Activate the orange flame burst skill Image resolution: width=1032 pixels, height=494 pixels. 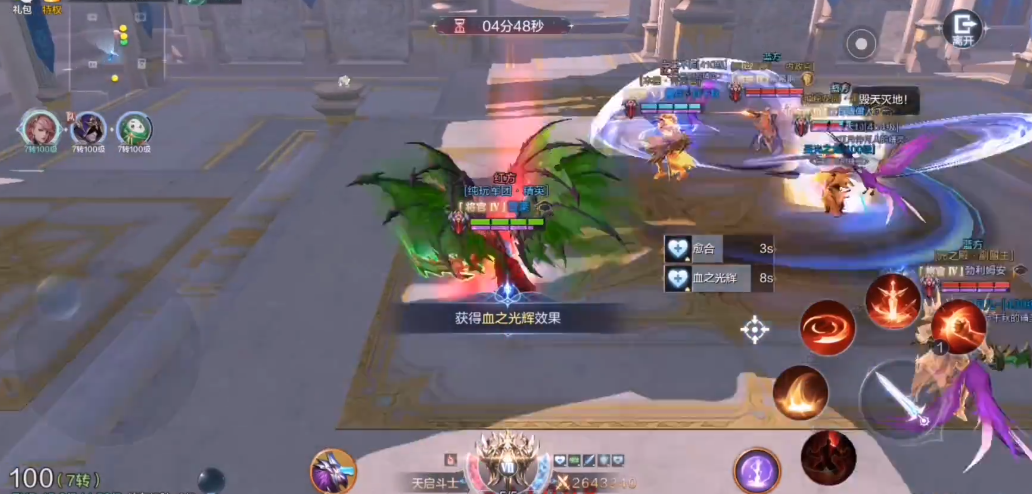(x=800, y=393)
